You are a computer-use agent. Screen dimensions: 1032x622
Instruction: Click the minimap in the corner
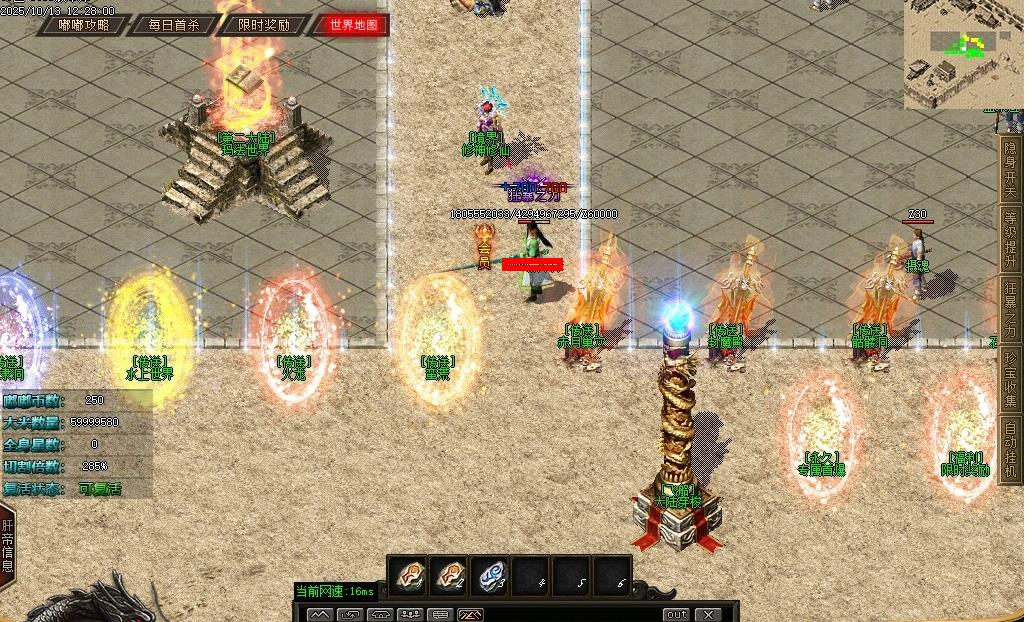click(x=962, y=54)
